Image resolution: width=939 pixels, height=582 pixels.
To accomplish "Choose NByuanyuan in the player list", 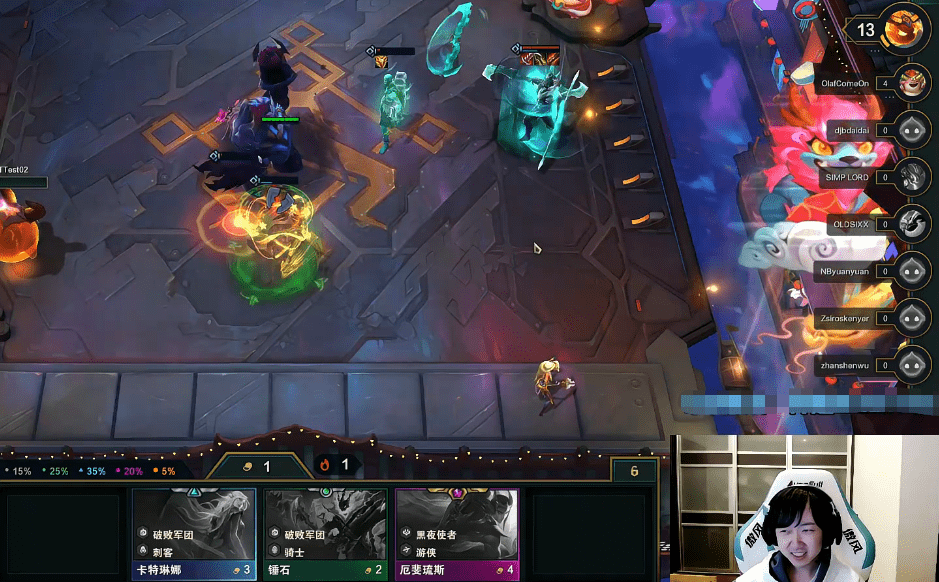I will click(x=911, y=270).
